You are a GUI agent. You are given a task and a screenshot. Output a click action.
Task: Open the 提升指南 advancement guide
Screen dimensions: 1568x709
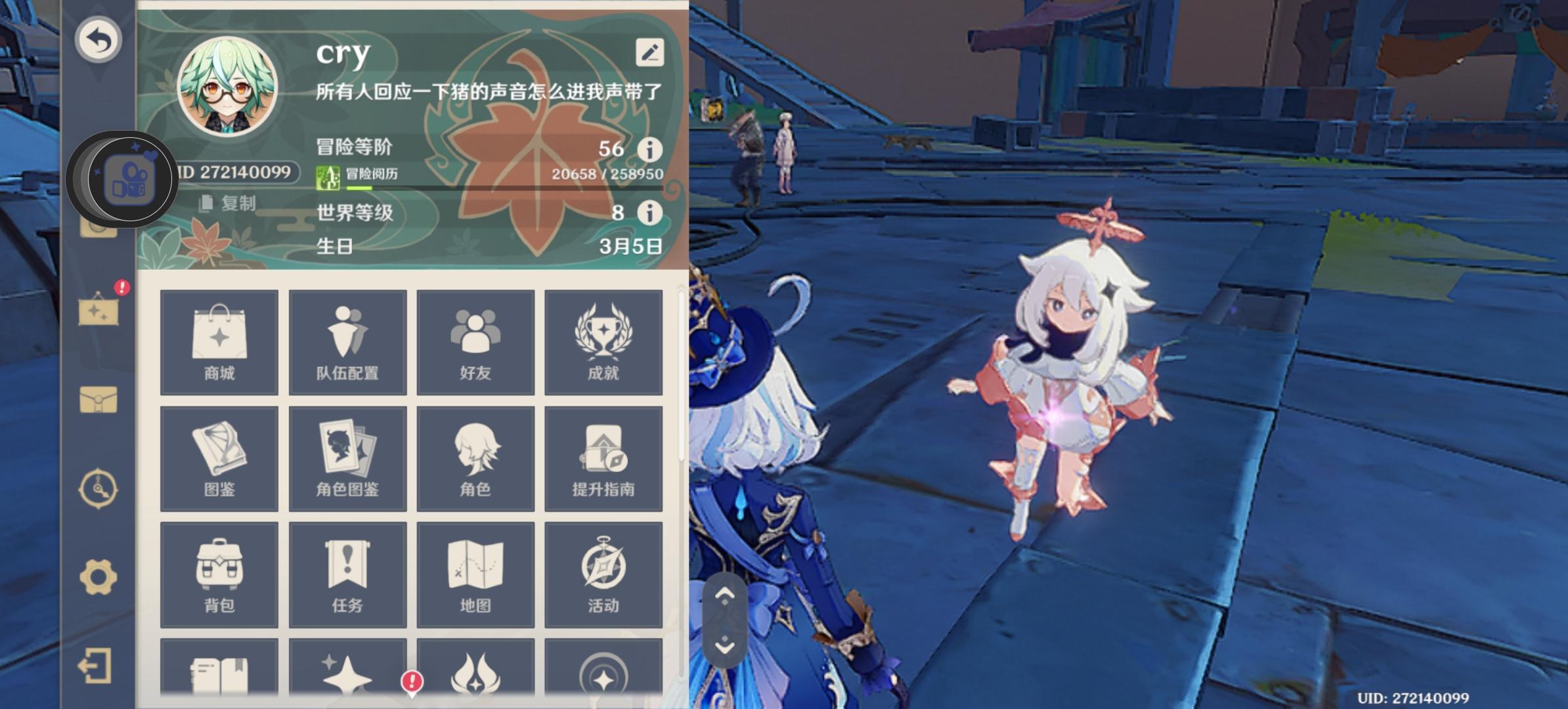click(603, 458)
